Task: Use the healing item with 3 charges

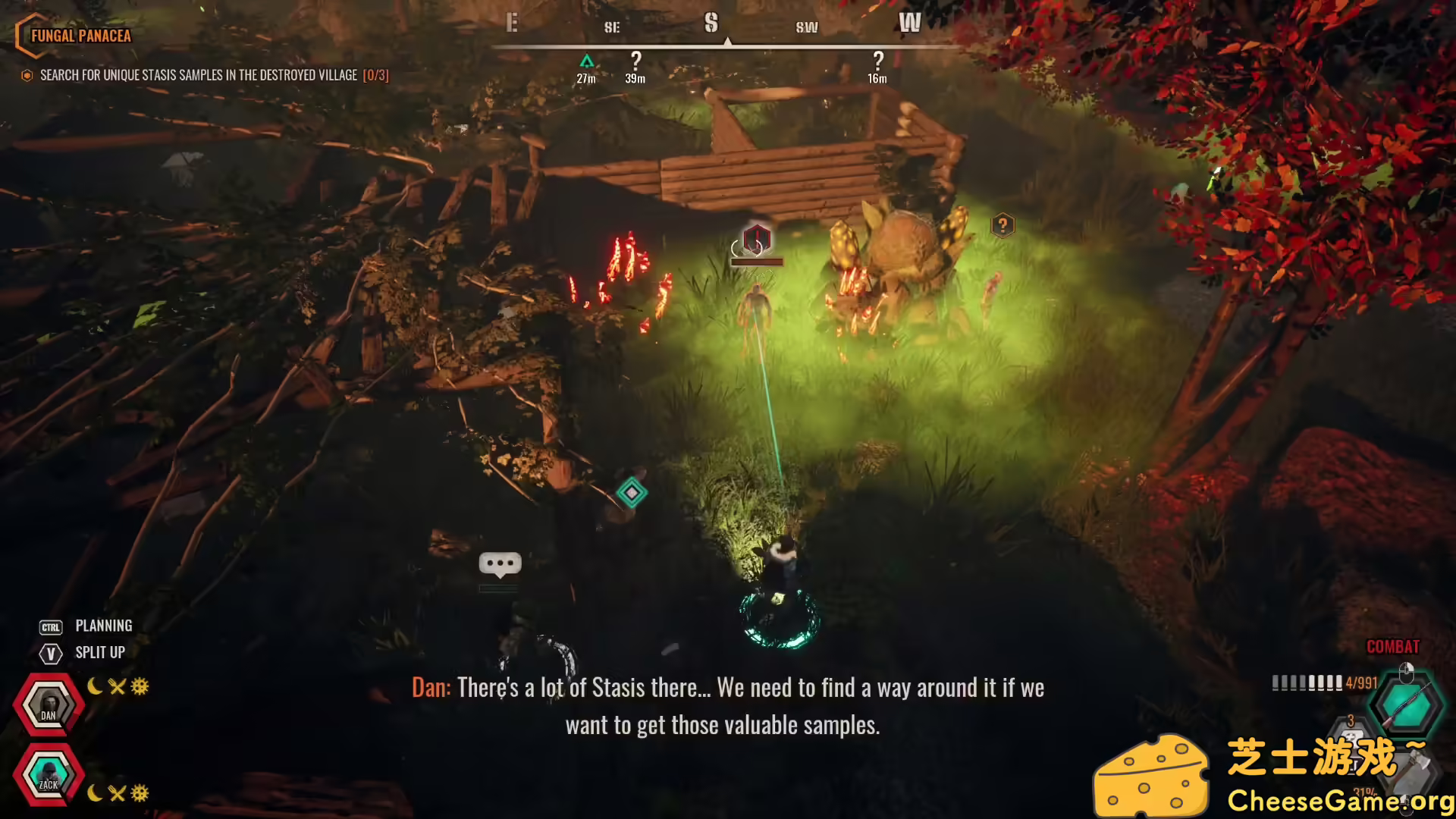Action: click(1352, 740)
